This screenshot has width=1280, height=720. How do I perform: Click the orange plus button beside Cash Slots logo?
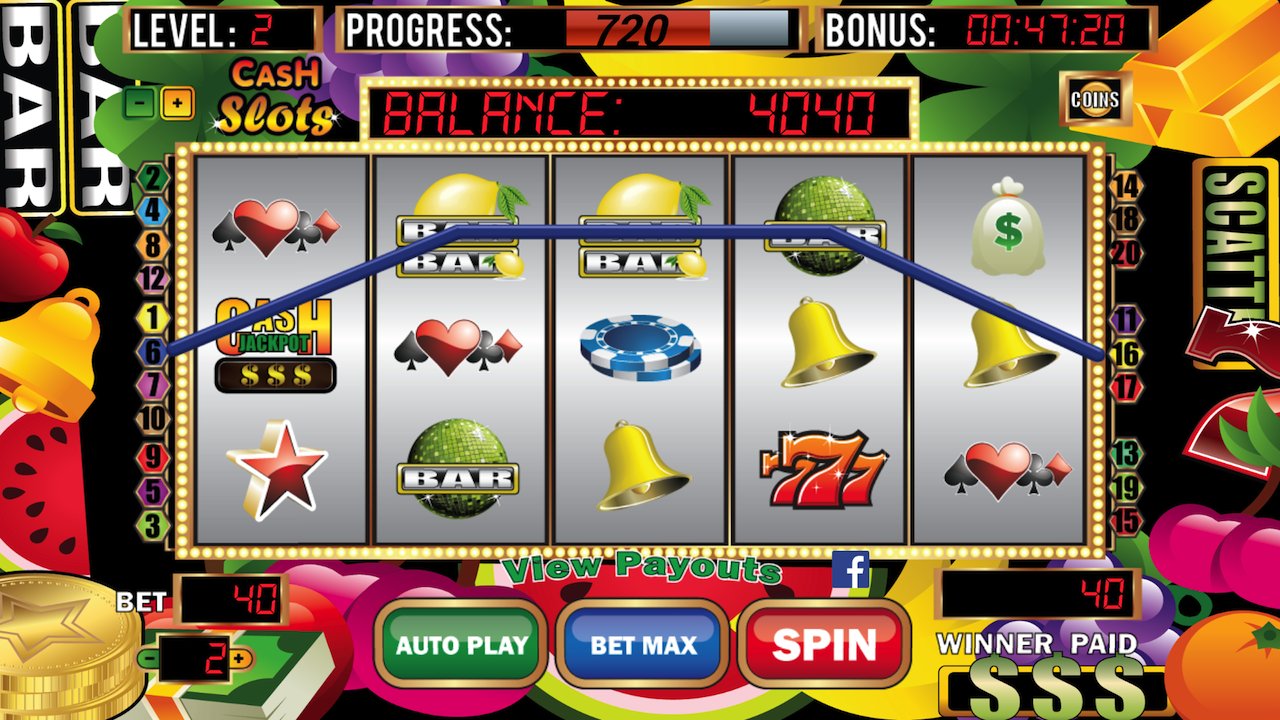point(178,102)
